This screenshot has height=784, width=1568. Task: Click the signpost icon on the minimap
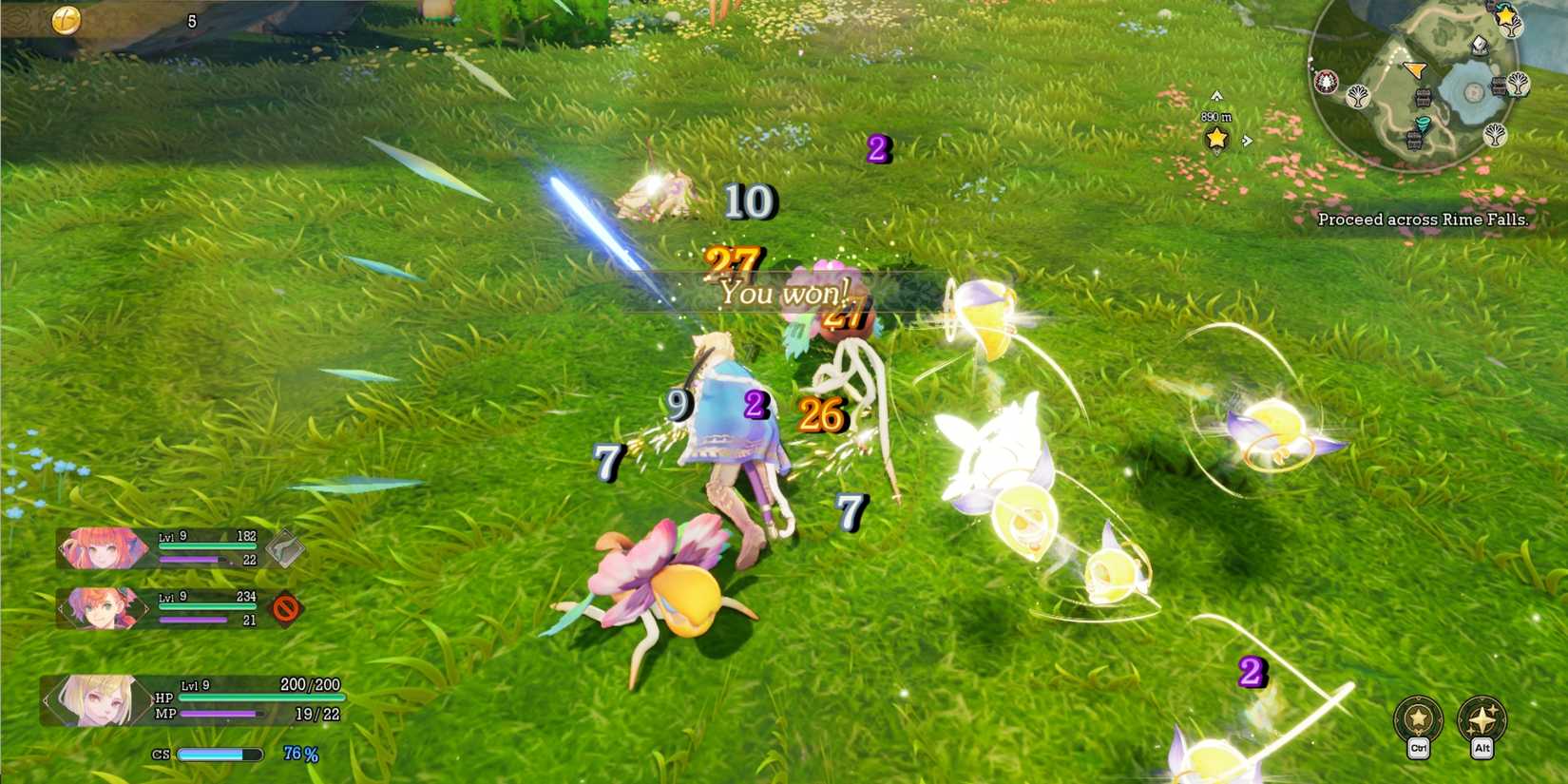1479,45
